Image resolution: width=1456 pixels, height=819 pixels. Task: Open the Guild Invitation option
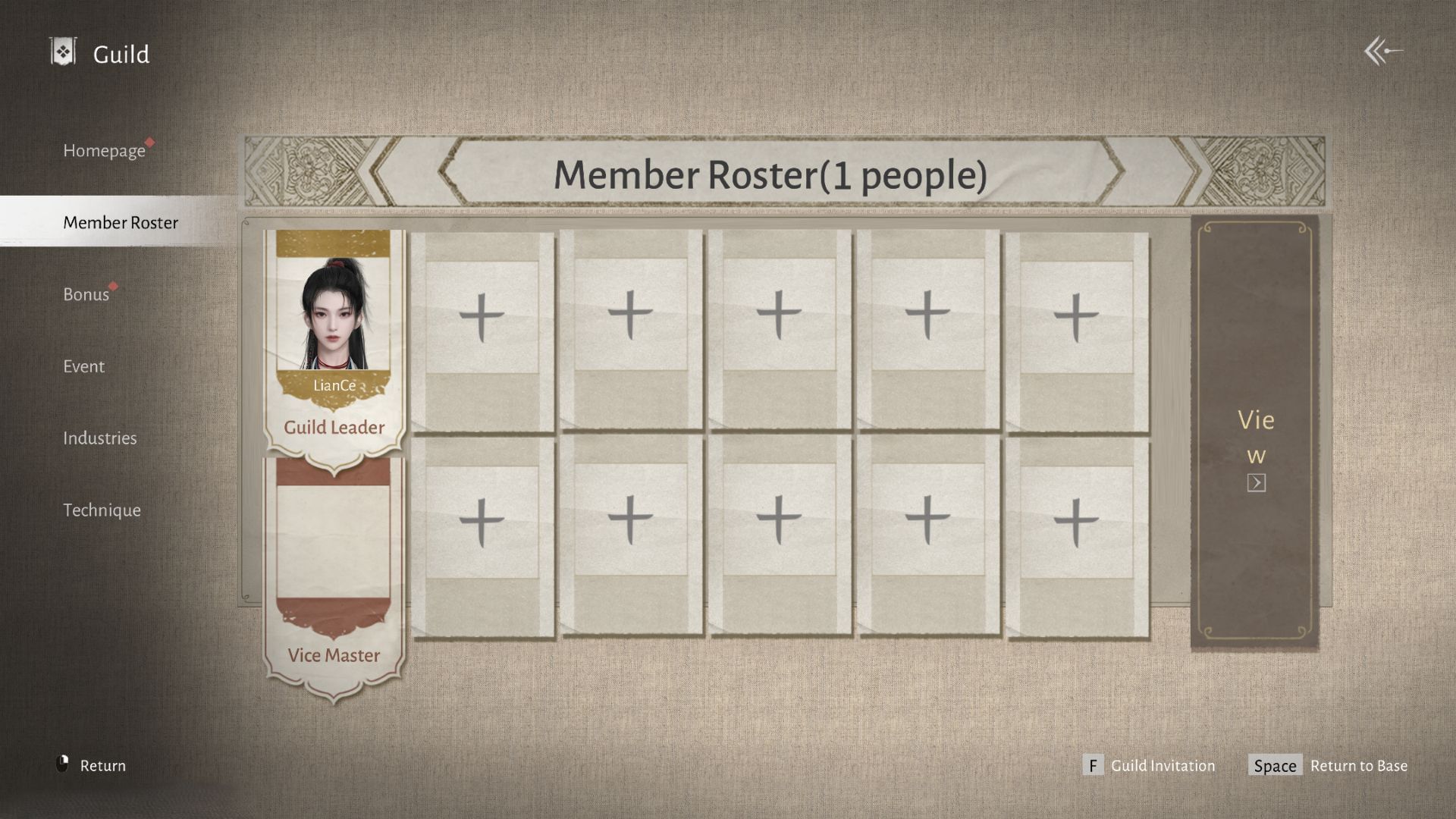tap(1162, 766)
